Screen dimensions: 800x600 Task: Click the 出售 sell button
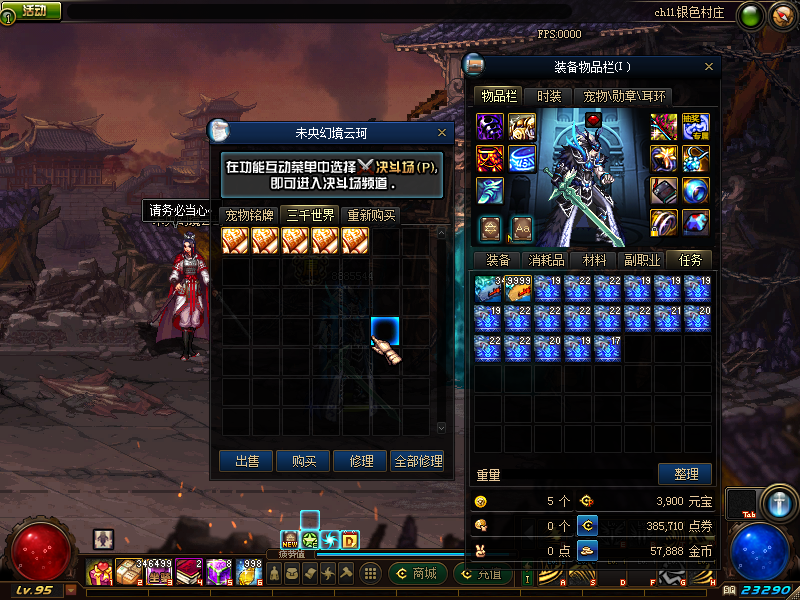[246, 461]
